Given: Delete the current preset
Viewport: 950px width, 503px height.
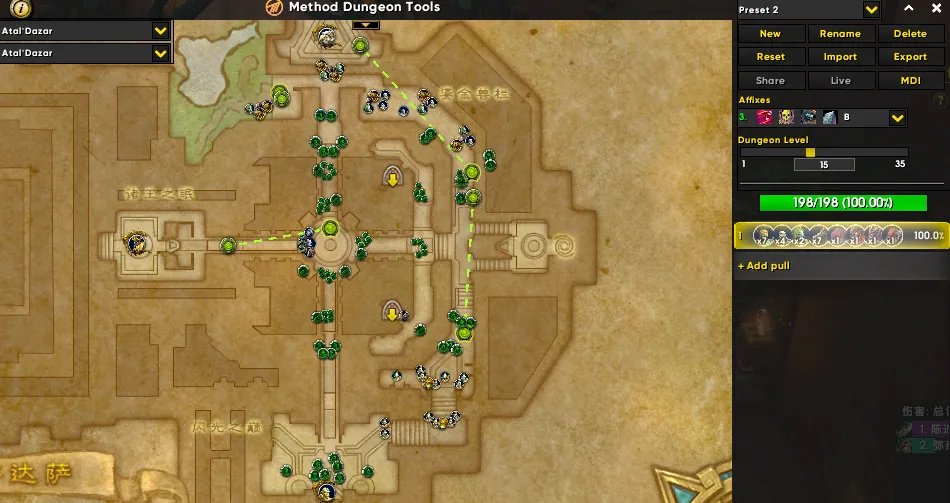Looking at the screenshot, I should [910, 34].
